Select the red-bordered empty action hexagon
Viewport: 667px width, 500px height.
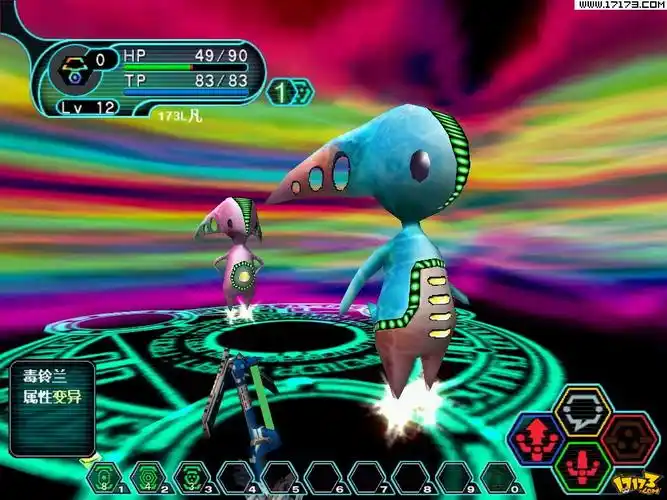coord(627,437)
